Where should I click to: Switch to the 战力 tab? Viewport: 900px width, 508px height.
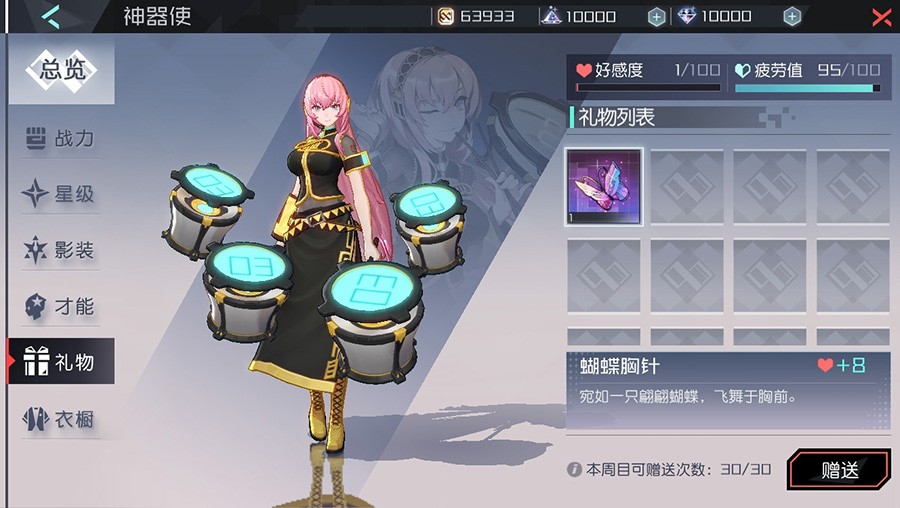pos(61,139)
